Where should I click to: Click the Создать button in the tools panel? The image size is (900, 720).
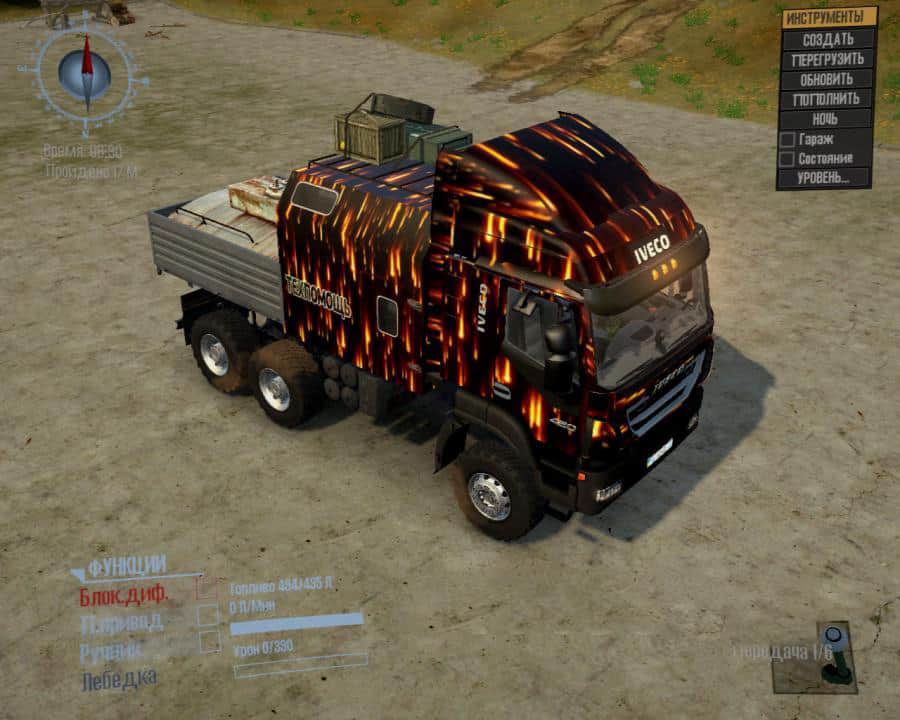click(827, 39)
